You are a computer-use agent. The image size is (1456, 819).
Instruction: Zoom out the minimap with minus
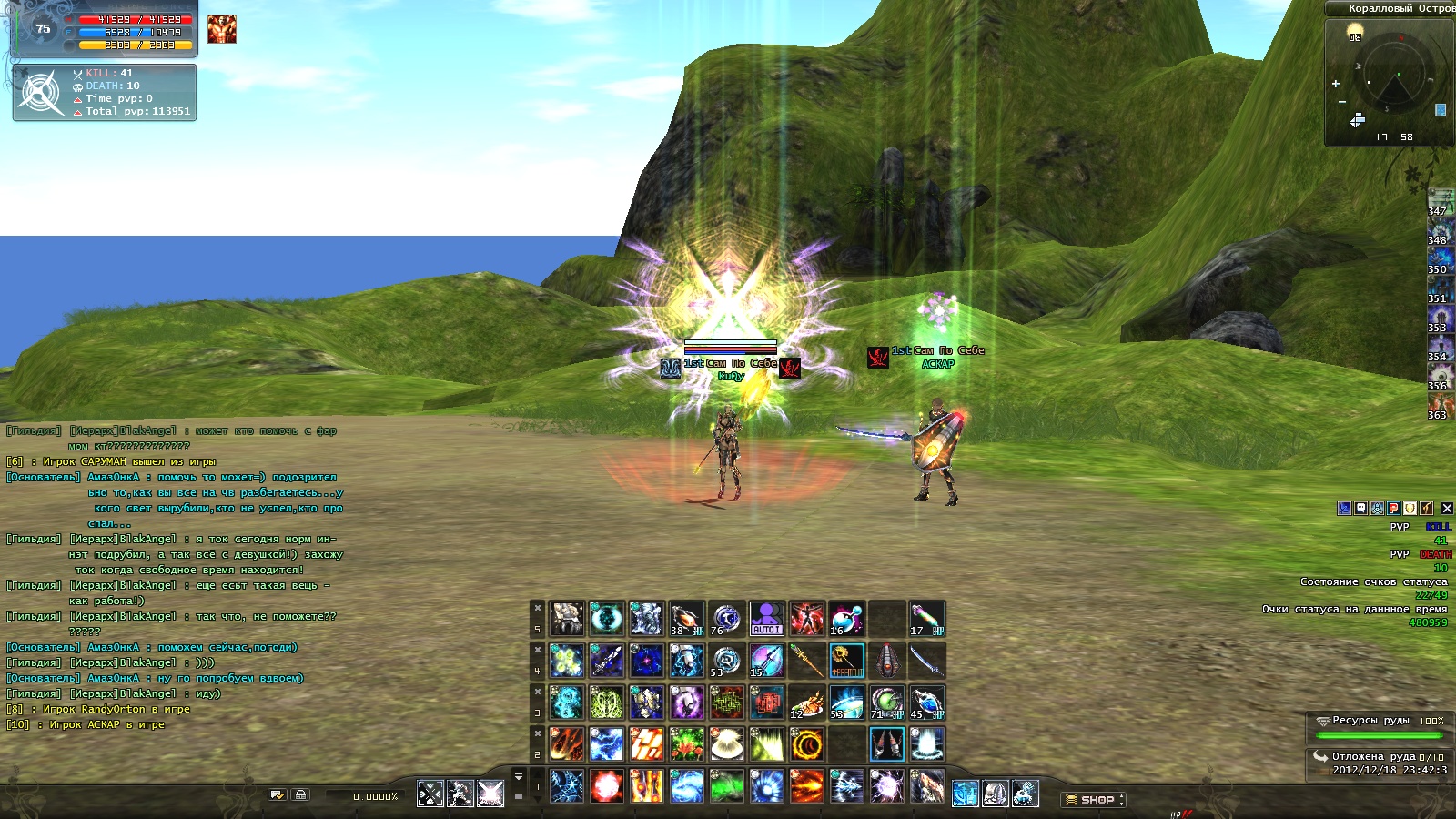[1341, 102]
